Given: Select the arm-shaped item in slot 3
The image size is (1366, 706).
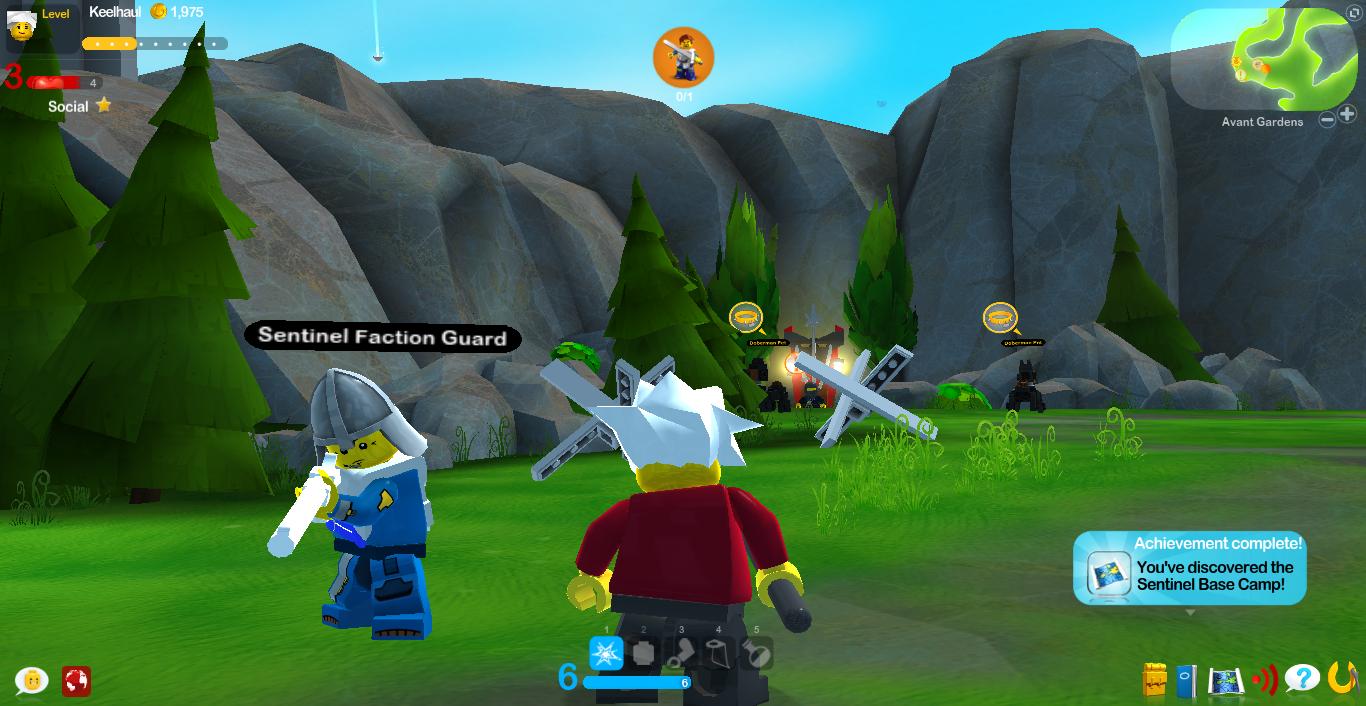Looking at the screenshot, I should click(x=682, y=654).
